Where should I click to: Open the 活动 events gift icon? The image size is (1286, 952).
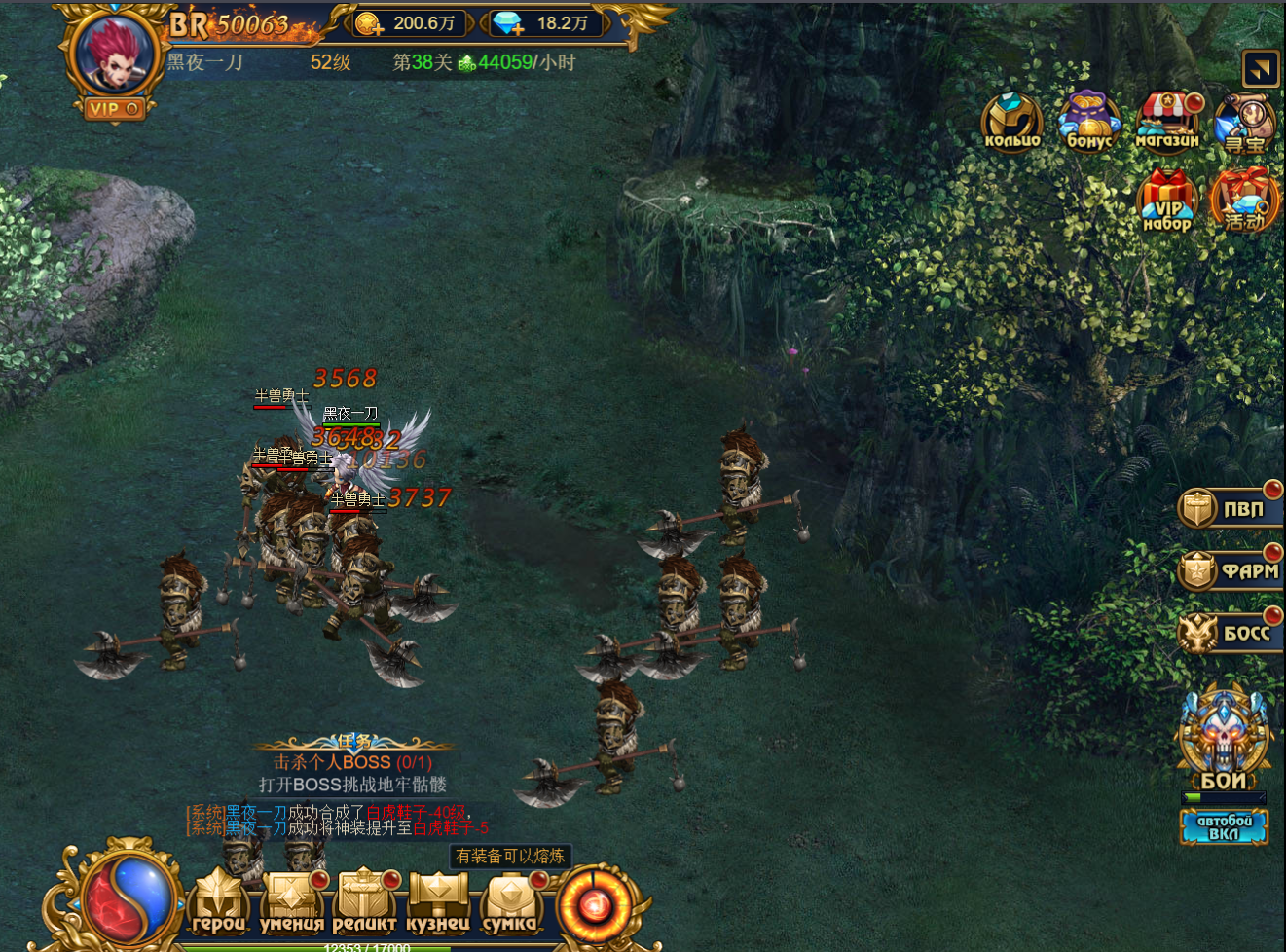pos(1244,201)
